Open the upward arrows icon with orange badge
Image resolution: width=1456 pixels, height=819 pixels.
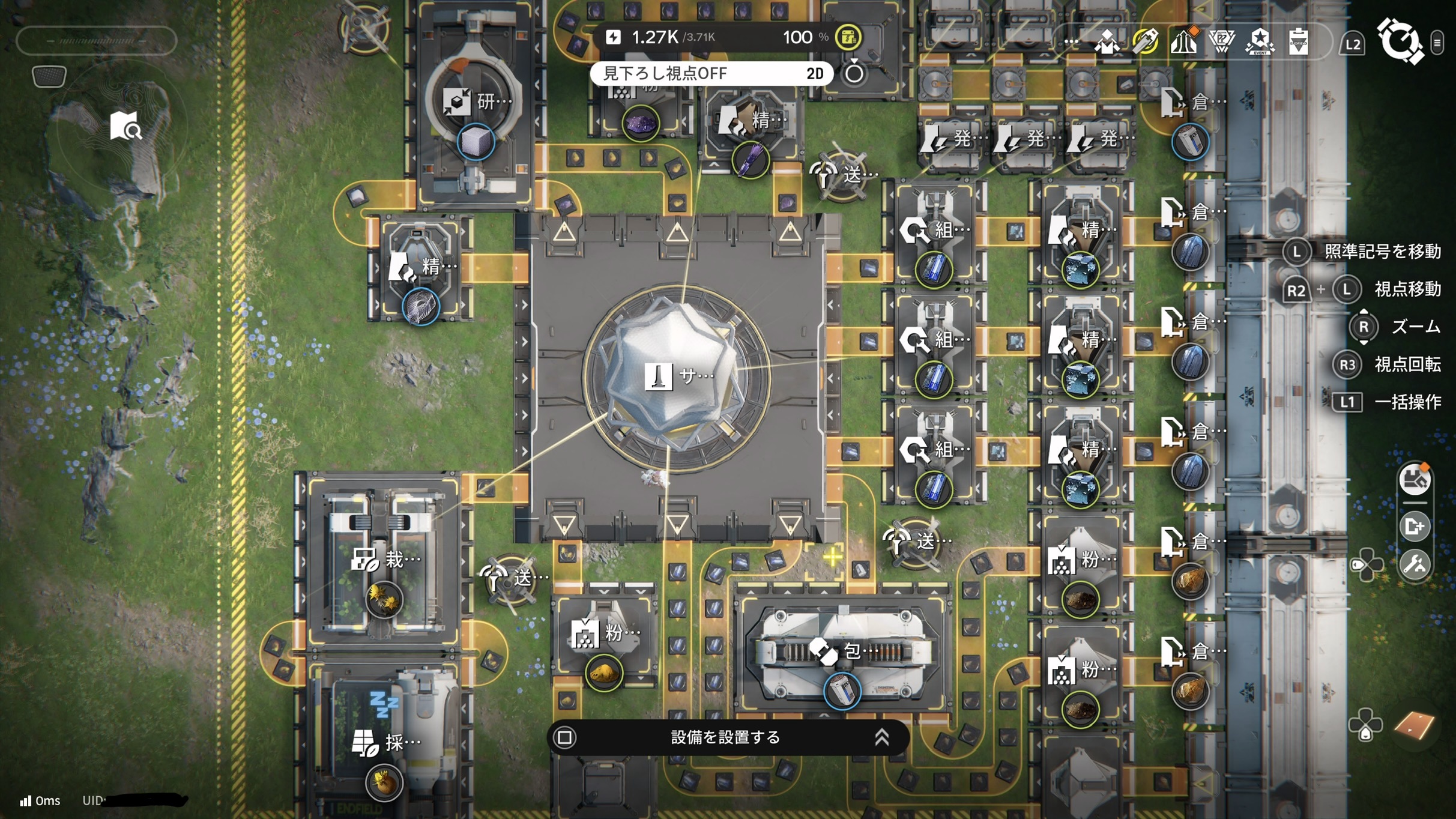[1183, 42]
